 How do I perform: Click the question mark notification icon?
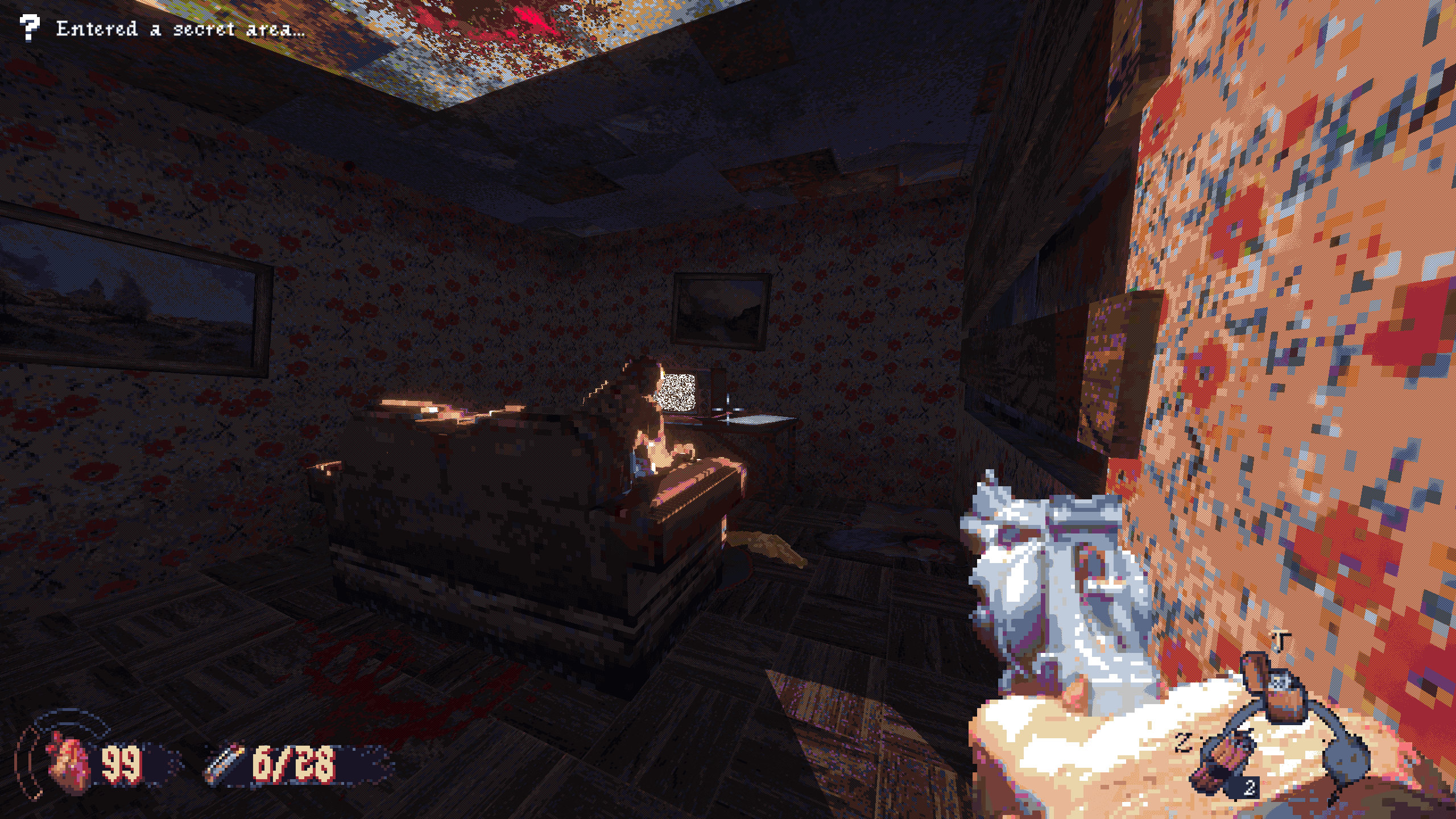tap(30, 27)
